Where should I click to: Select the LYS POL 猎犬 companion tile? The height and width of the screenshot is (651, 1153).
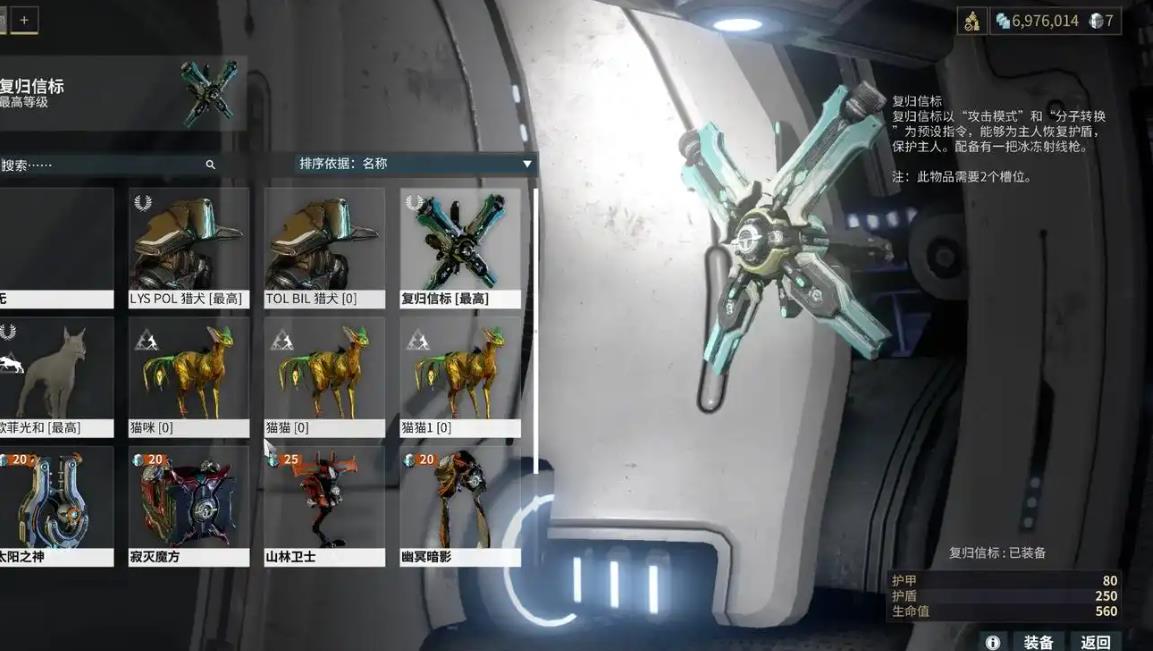[x=188, y=248]
